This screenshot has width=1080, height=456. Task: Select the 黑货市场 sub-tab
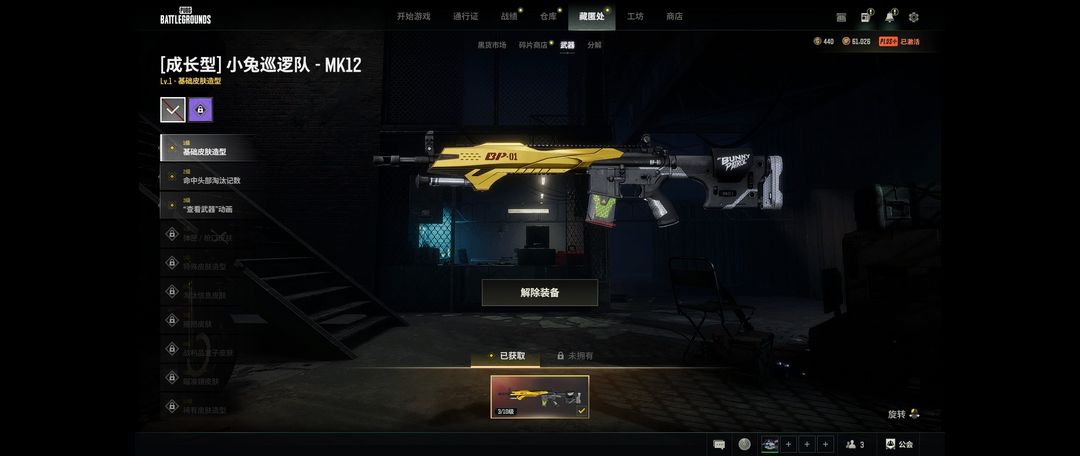[492, 45]
